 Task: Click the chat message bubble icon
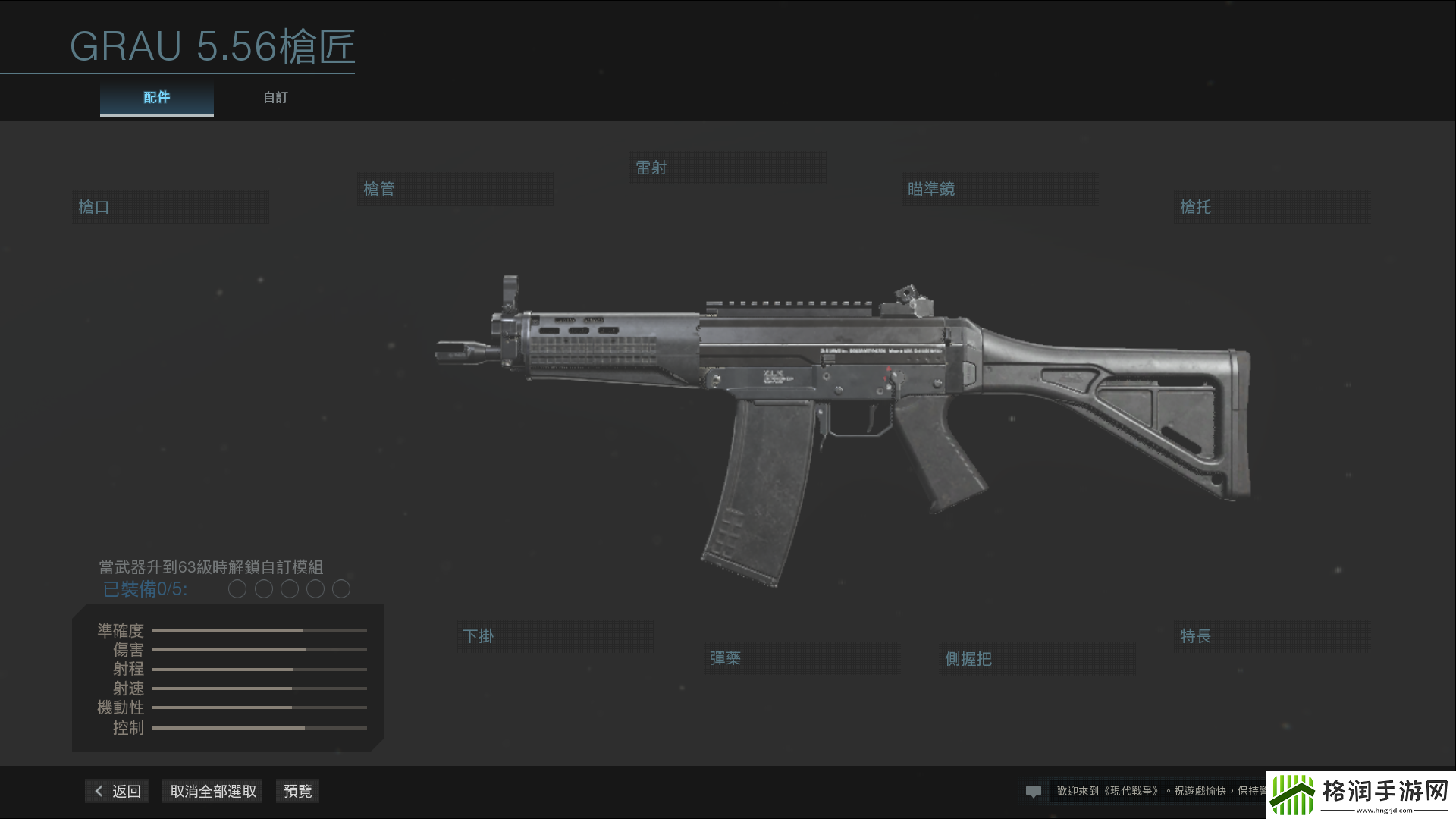pyautogui.click(x=1034, y=791)
